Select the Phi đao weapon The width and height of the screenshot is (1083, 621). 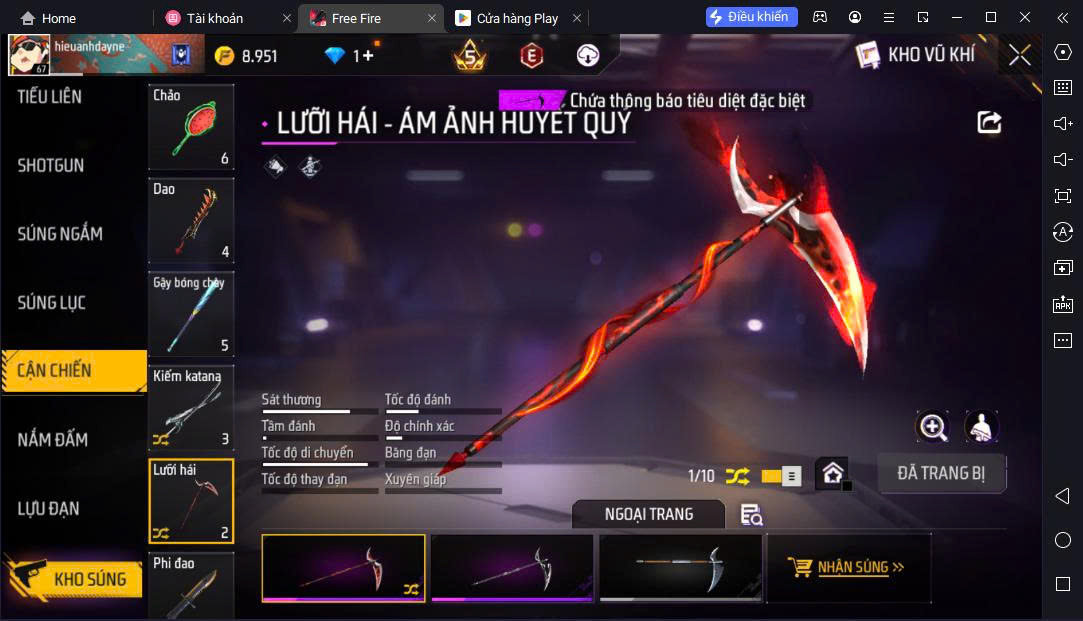click(x=191, y=586)
